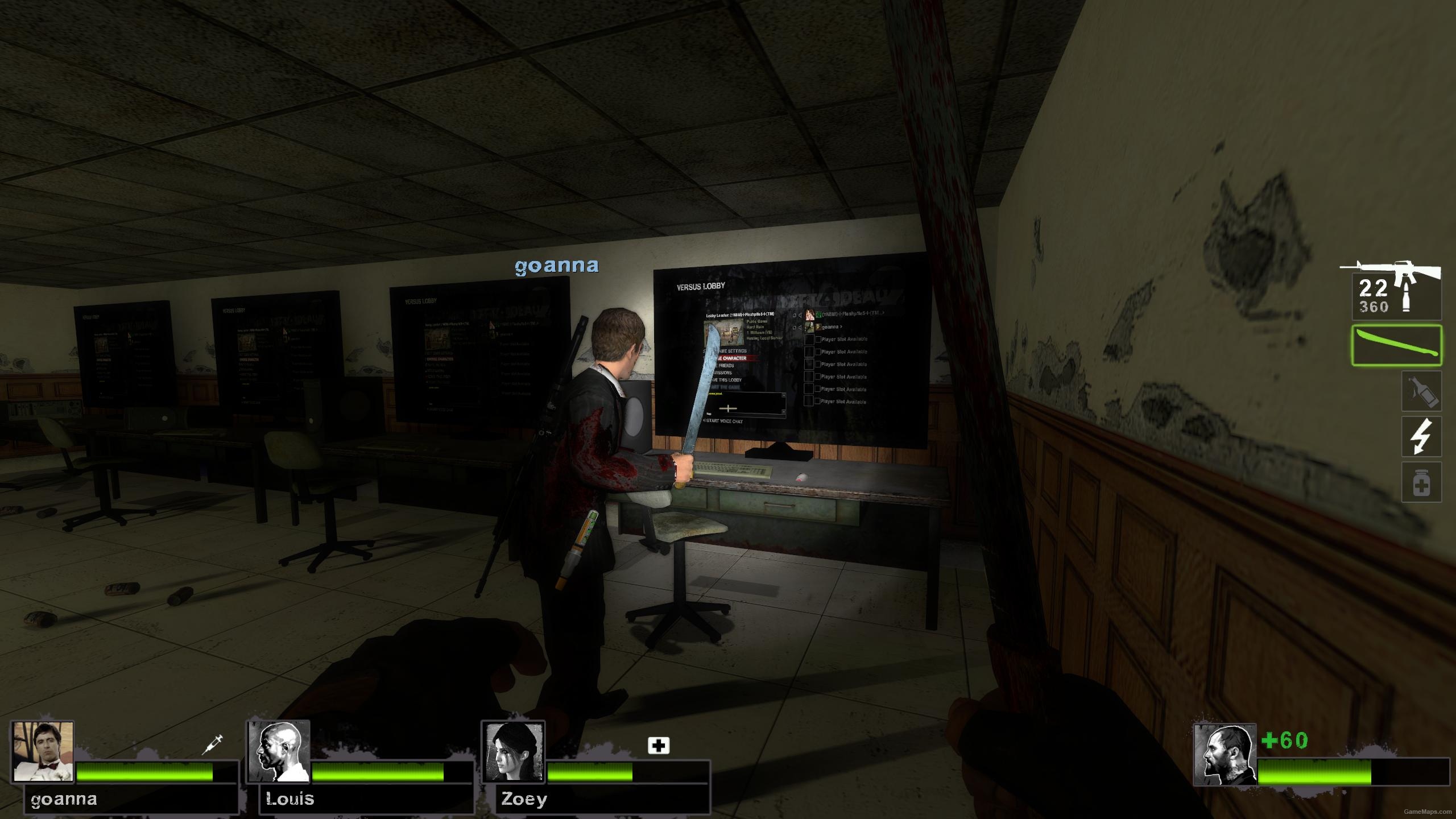The width and height of the screenshot is (1456, 819).
Task: Select the lightning bolt item slot
Action: (1421, 436)
